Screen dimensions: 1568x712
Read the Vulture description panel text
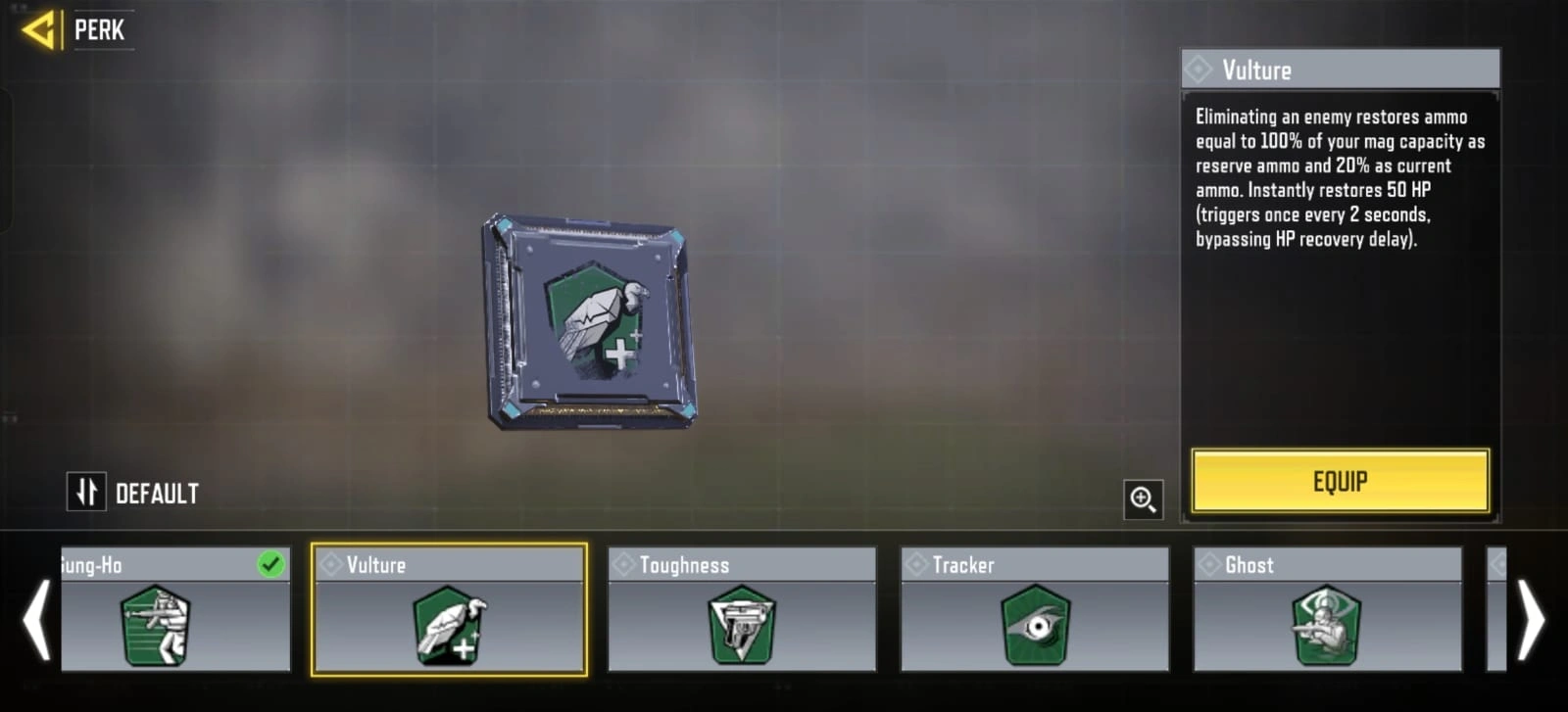(x=1340, y=176)
